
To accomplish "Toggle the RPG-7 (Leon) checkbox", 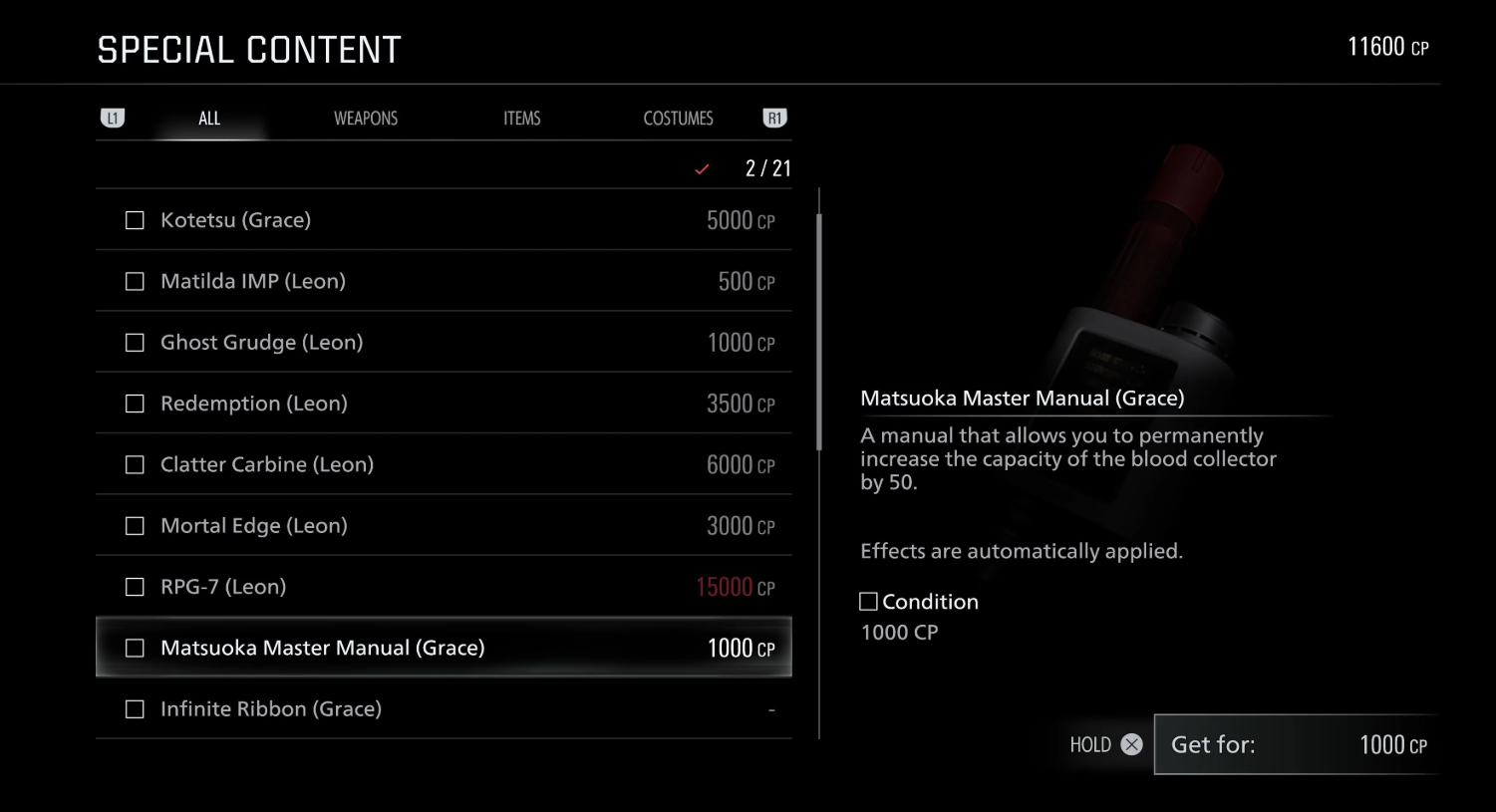I will 135,587.
